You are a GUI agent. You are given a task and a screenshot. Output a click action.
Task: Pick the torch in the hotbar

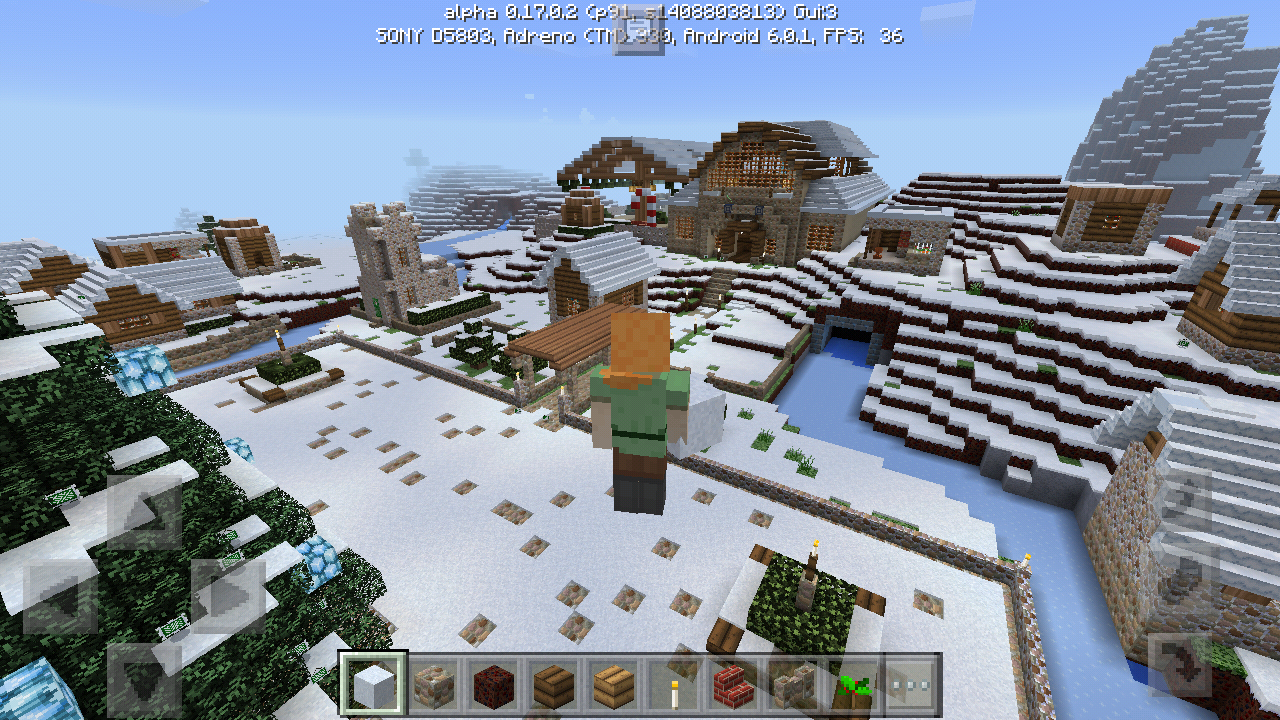pos(673,685)
